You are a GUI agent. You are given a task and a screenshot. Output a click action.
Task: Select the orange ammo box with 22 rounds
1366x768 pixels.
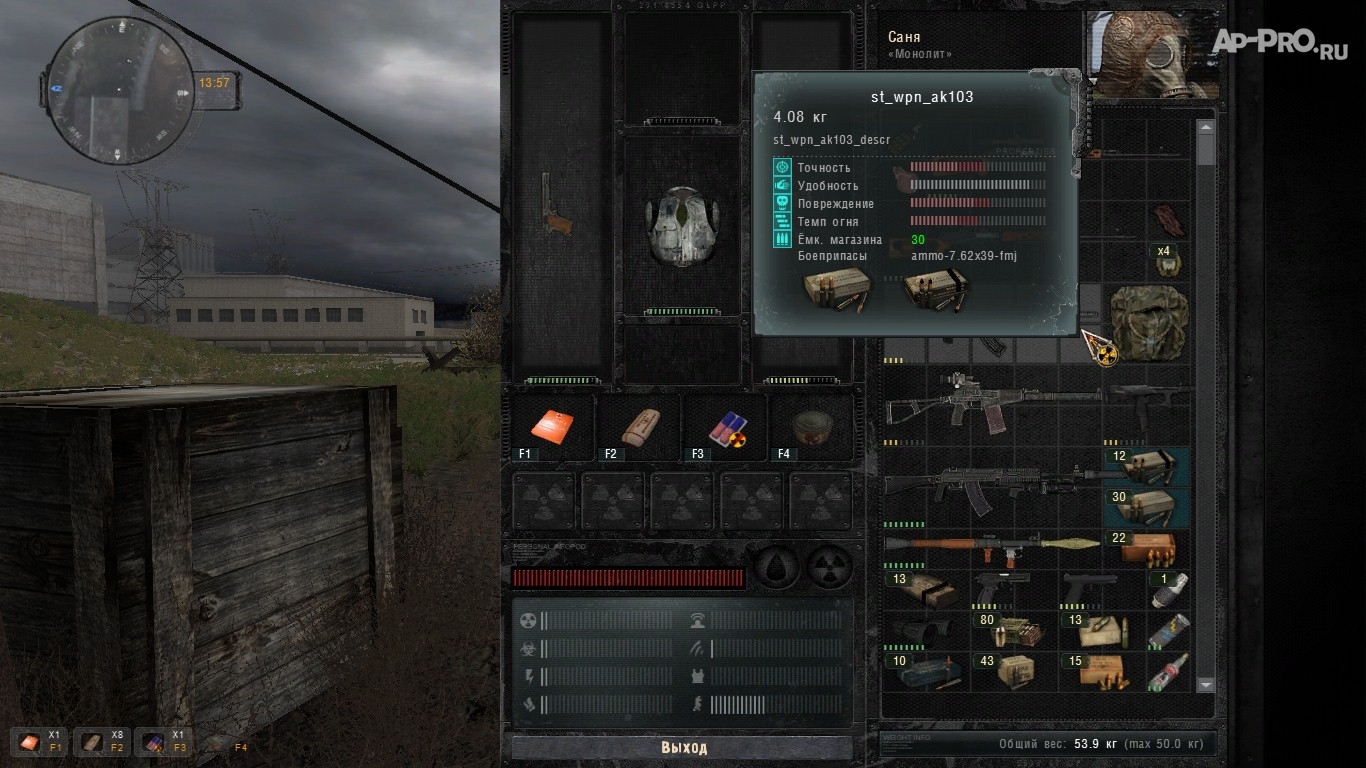coord(1147,549)
